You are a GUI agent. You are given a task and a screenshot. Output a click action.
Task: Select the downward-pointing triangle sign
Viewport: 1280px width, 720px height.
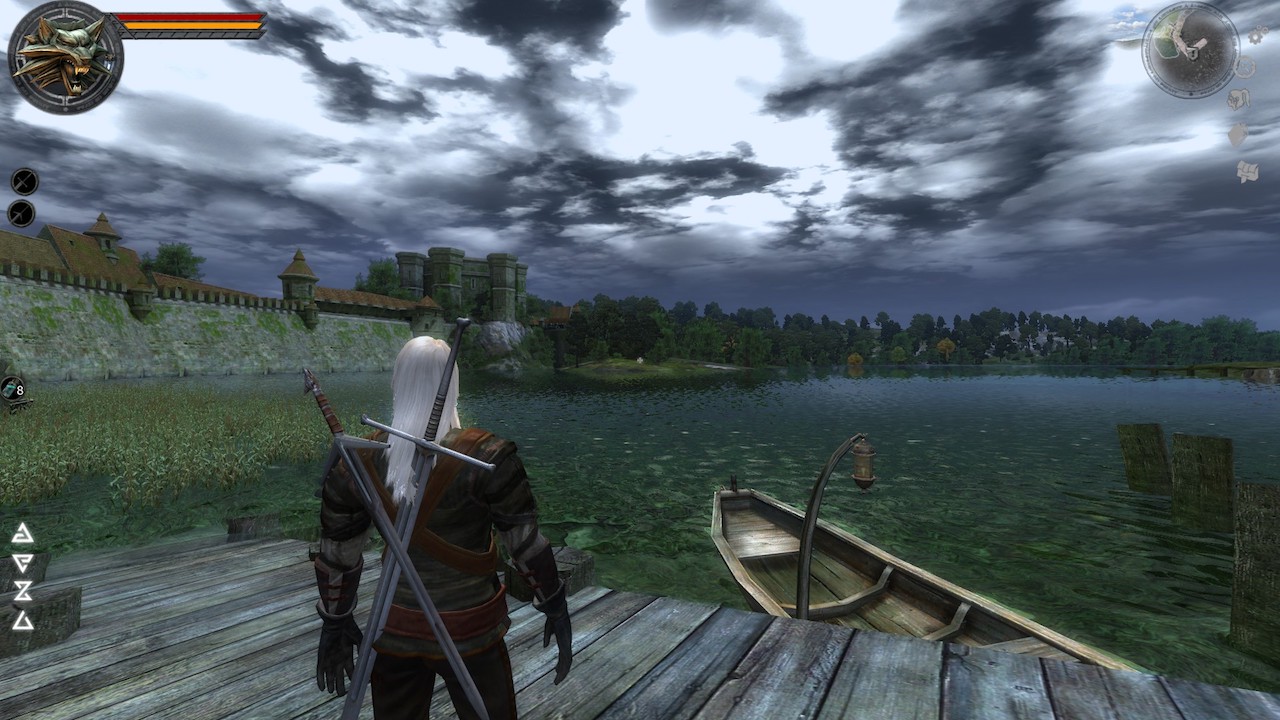[x=22, y=563]
